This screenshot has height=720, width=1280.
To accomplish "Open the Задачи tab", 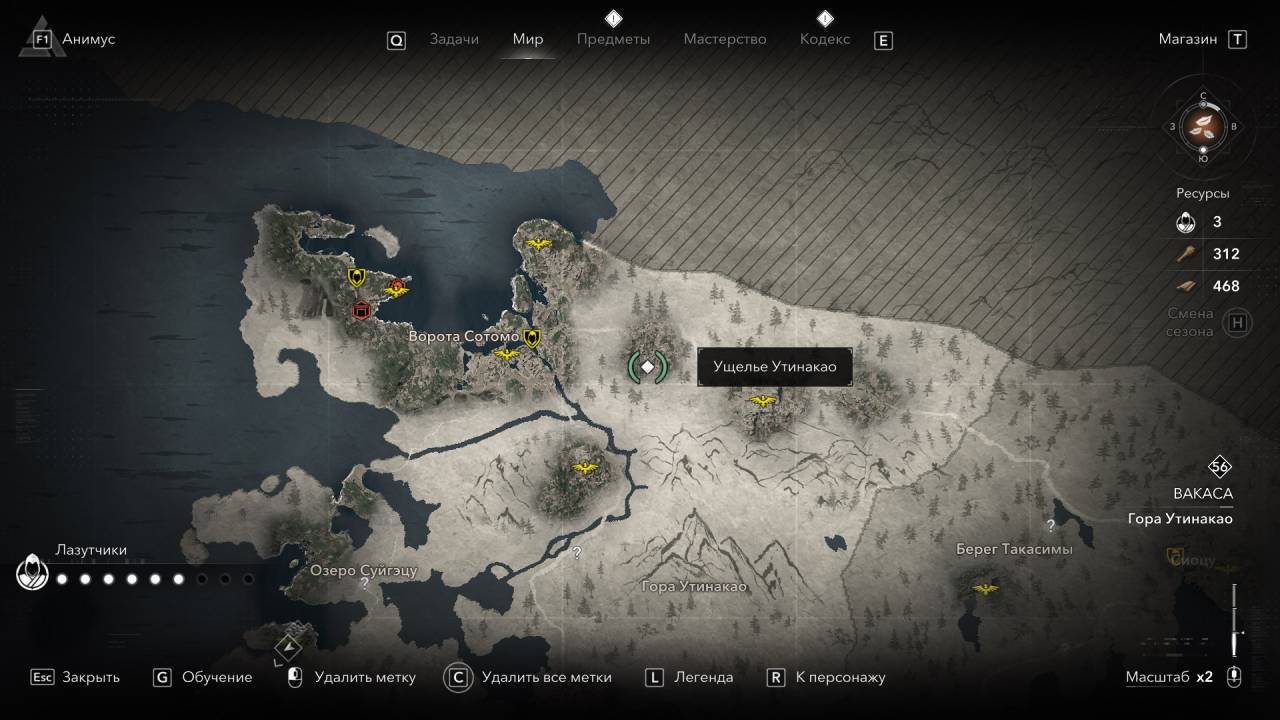I will coord(454,39).
